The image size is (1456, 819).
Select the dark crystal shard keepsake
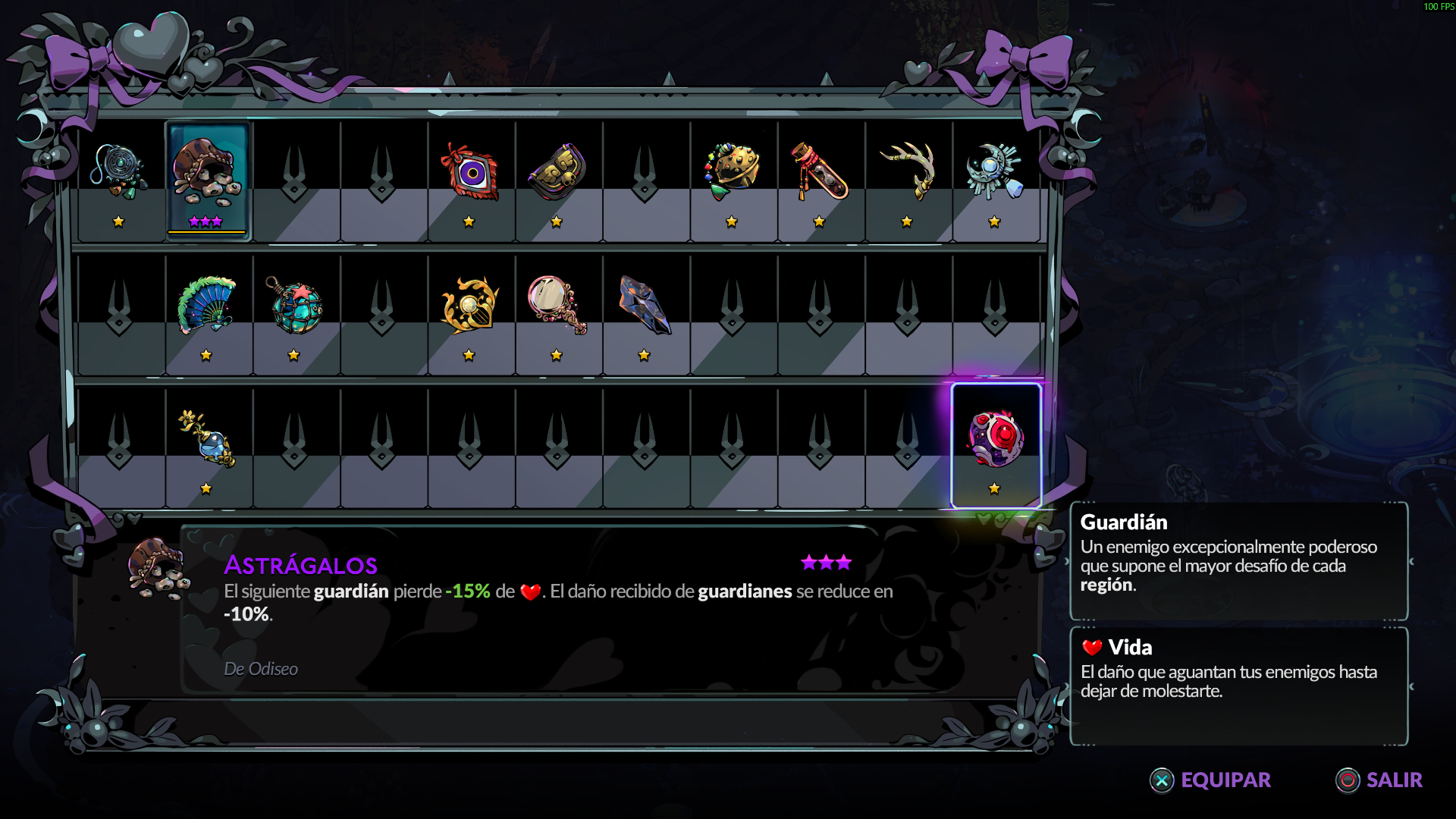[645, 305]
